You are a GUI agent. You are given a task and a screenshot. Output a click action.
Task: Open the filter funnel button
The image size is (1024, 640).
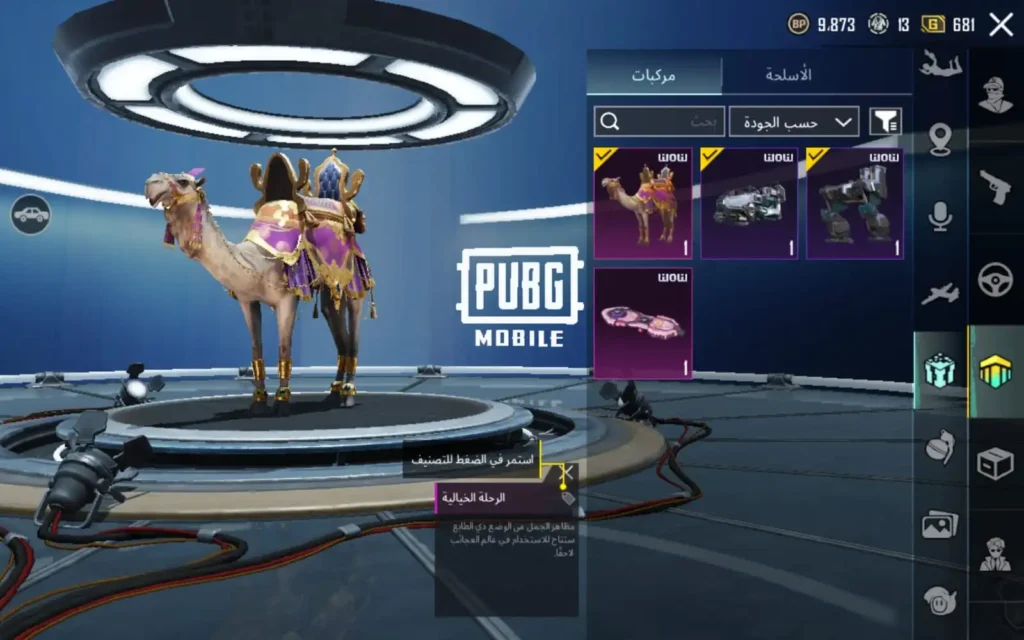tap(885, 122)
